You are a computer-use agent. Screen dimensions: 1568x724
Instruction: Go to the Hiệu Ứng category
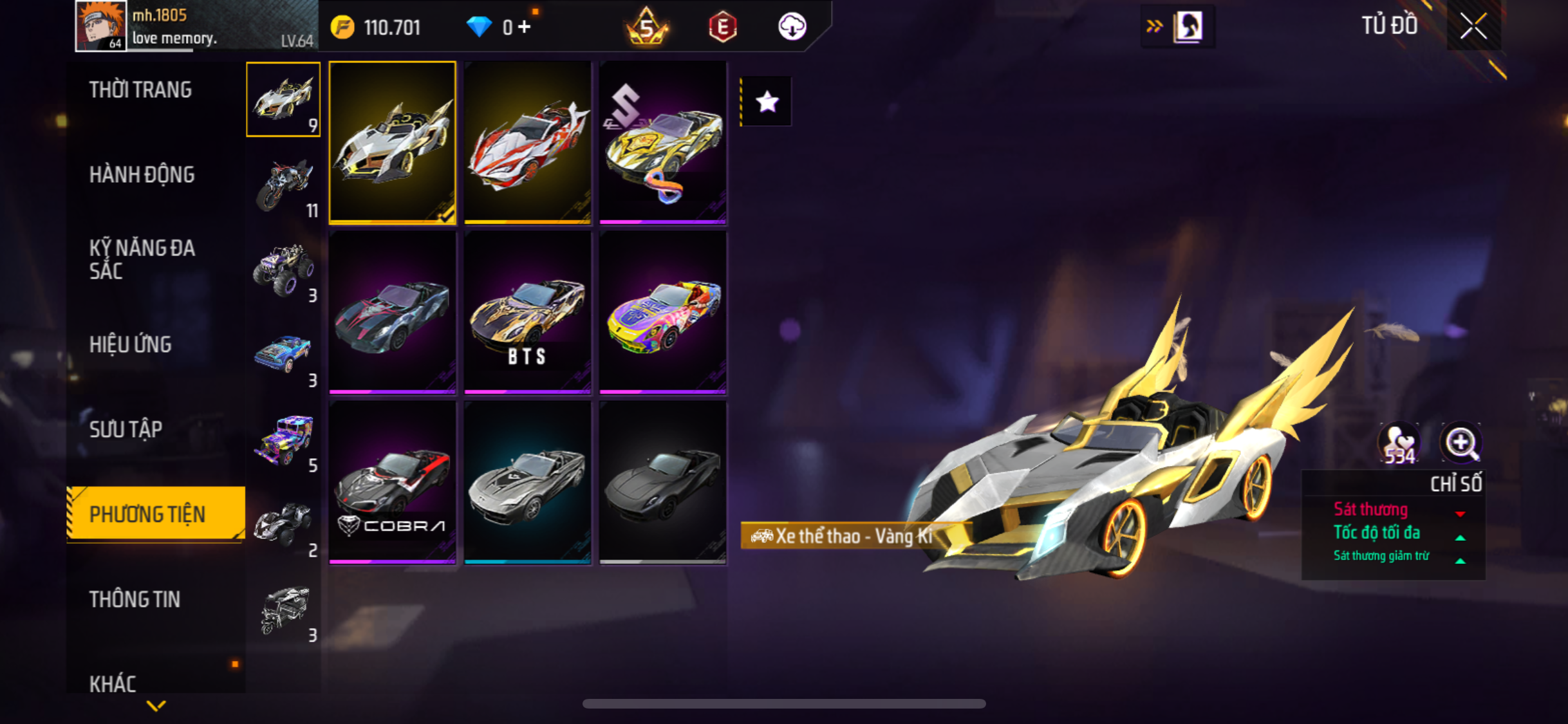click(131, 344)
